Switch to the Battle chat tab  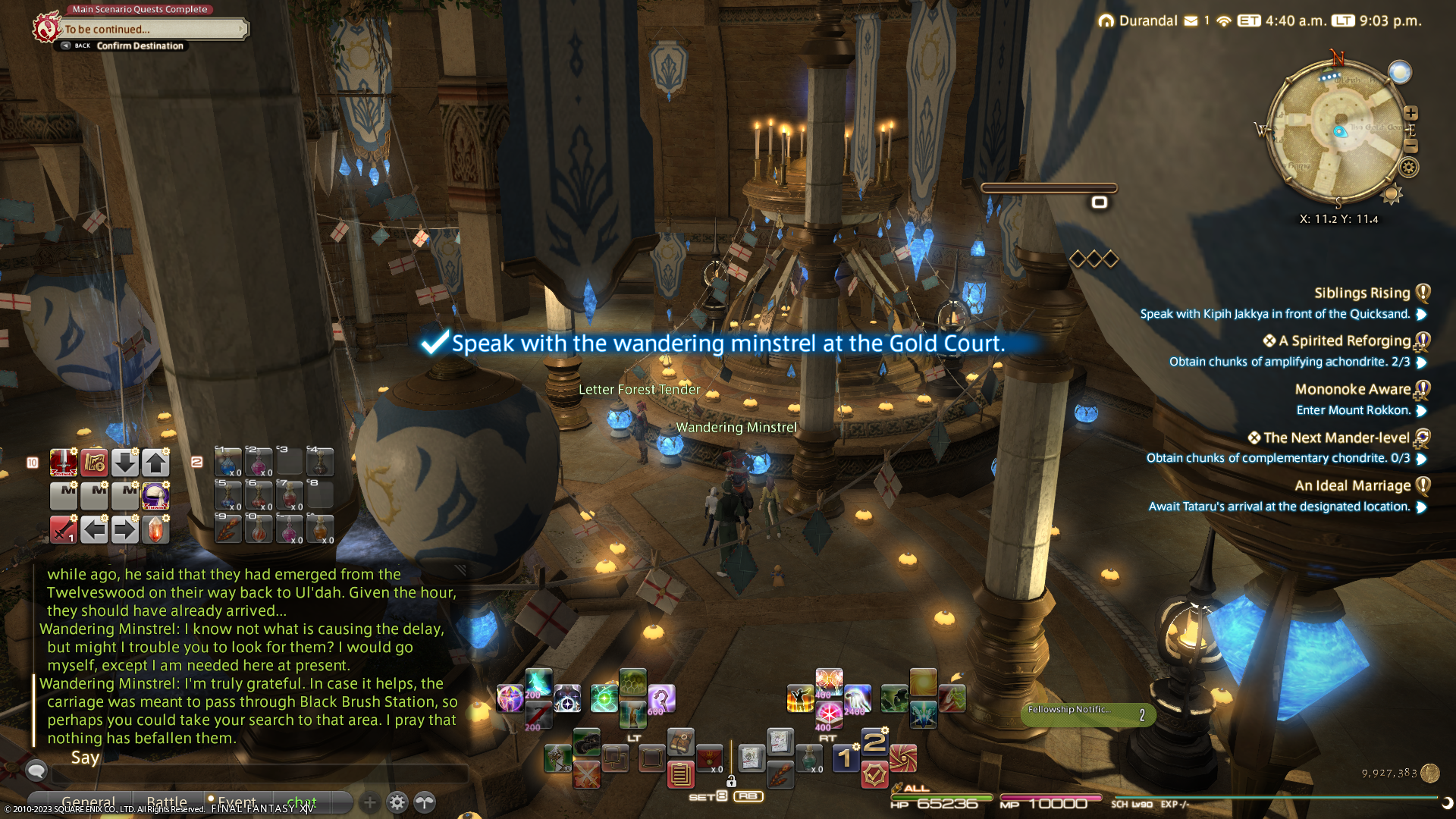167,802
